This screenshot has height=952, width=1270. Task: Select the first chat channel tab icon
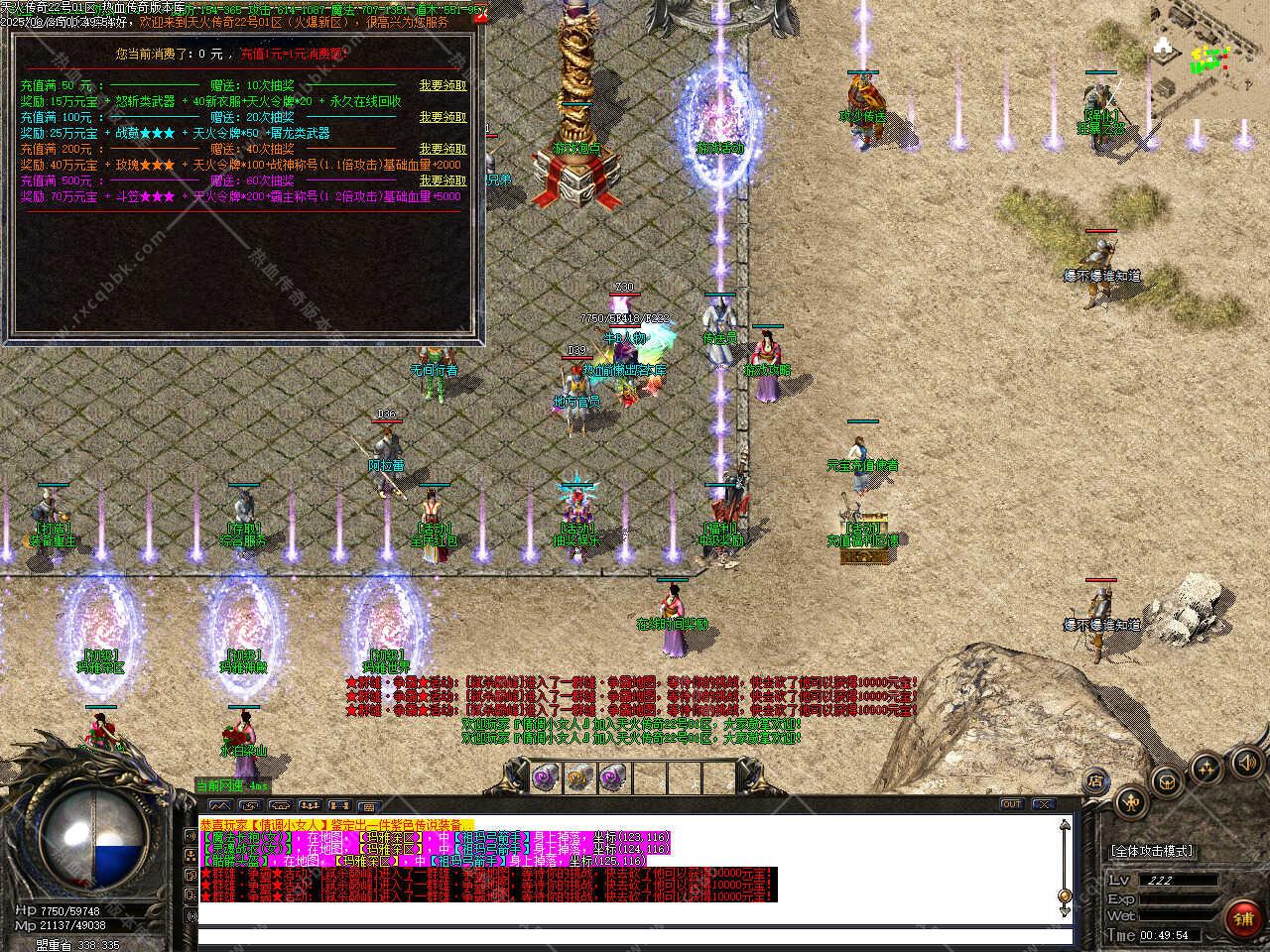tap(219, 805)
